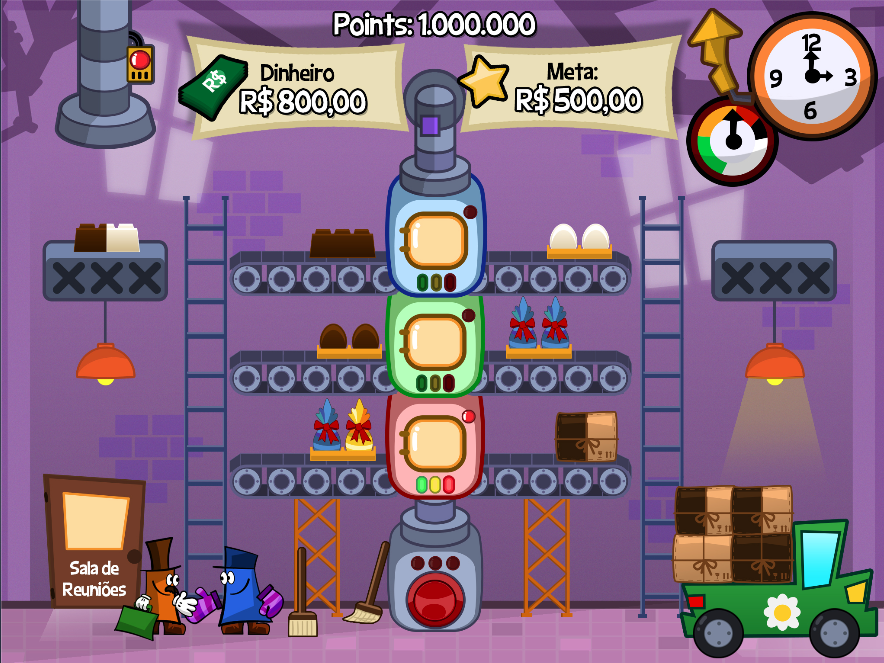Click the speed gauge dial
The image size is (884, 663).
(x=733, y=140)
